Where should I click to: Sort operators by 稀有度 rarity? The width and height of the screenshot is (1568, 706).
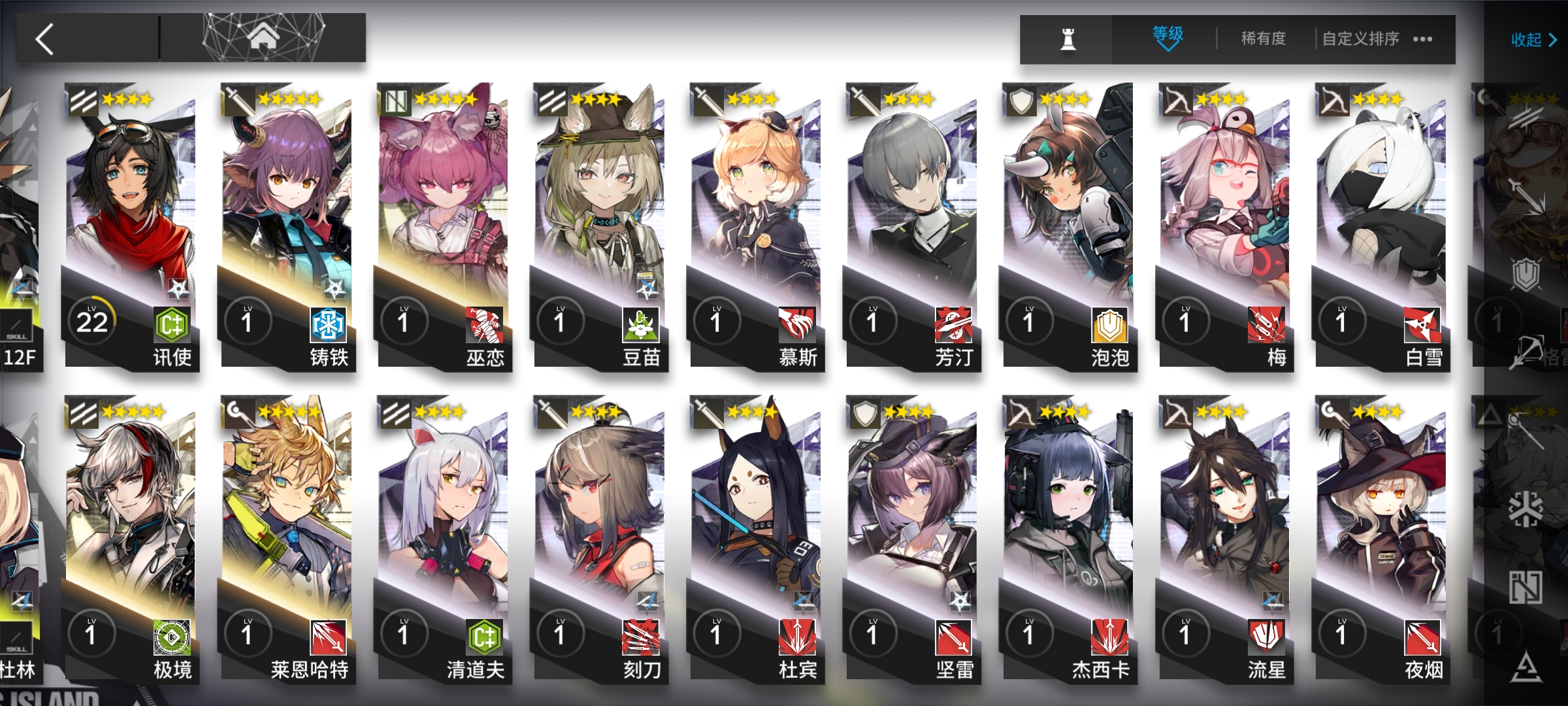click(x=1263, y=39)
